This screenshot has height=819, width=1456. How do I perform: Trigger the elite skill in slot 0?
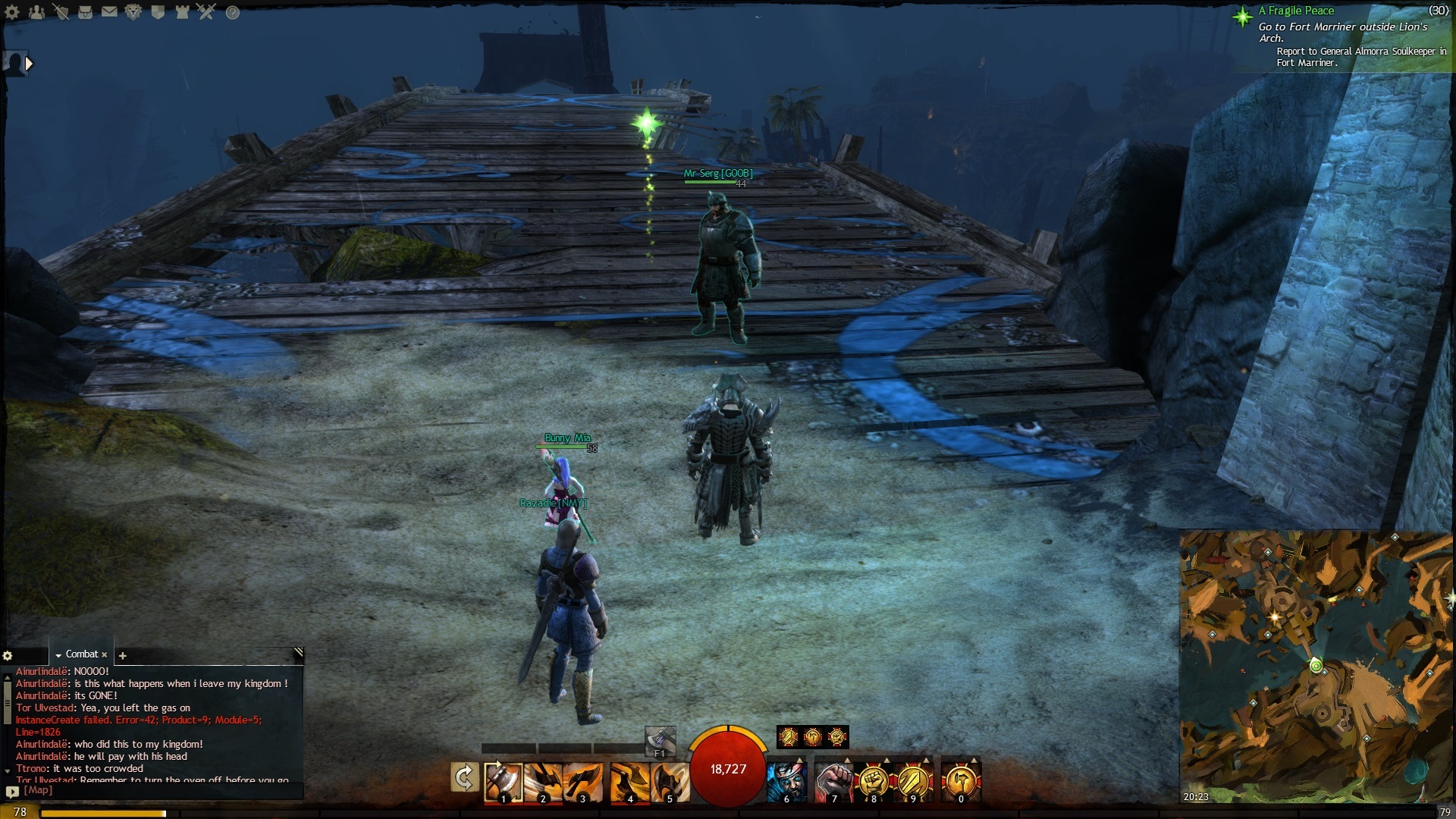(x=961, y=783)
